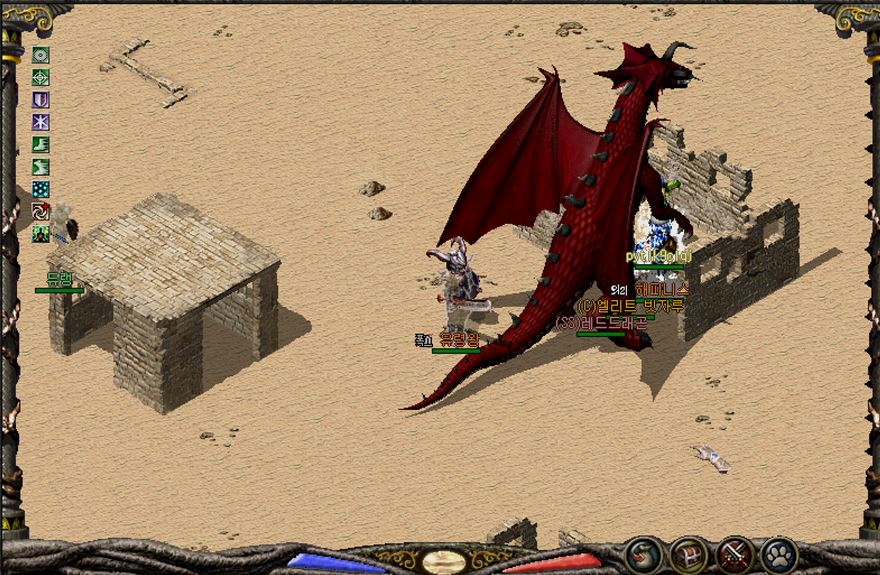This screenshot has height=575, width=880.
Task: Click the green figure aura icon
Action: 41,234
